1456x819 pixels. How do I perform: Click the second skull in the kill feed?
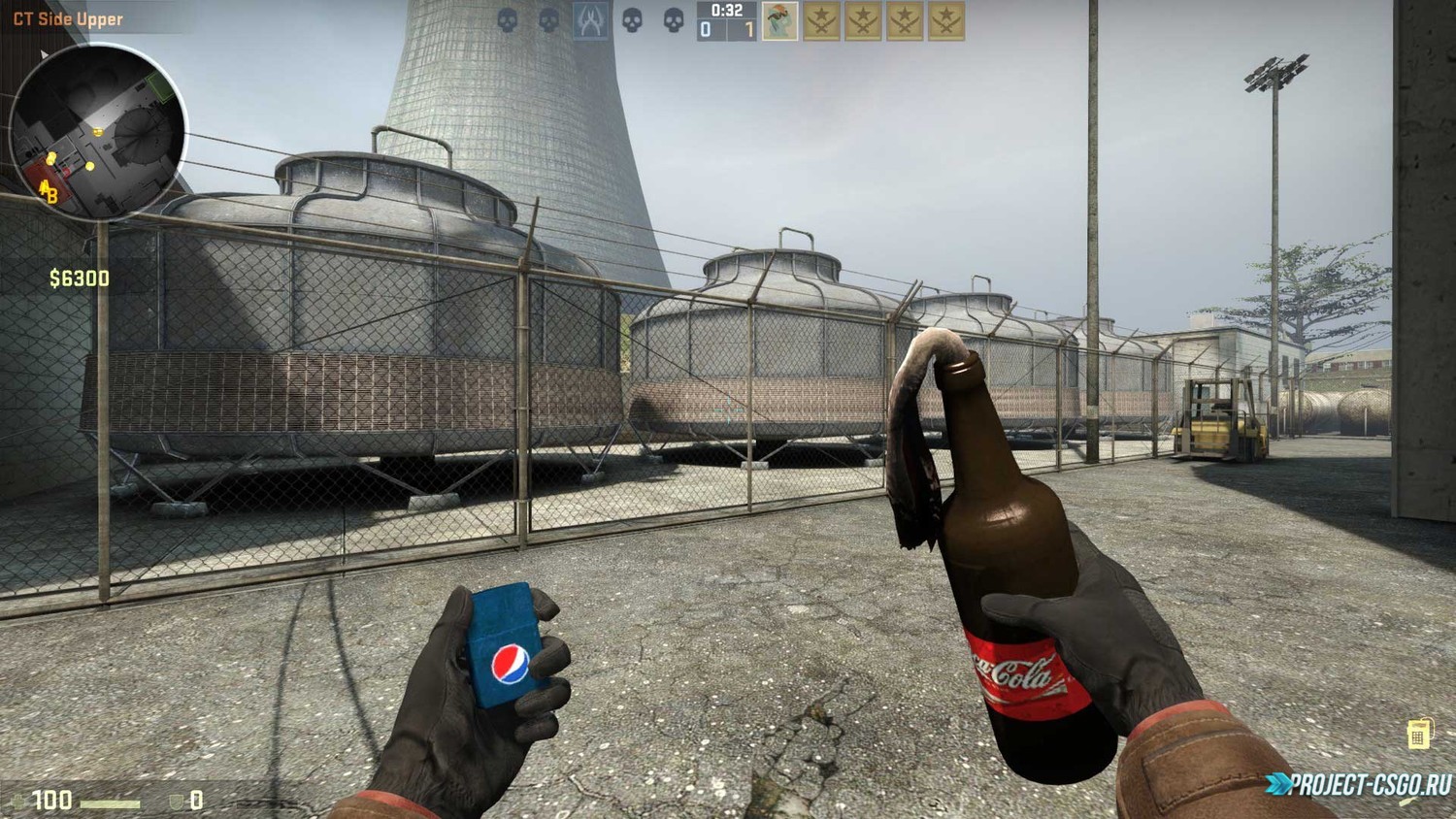click(547, 21)
